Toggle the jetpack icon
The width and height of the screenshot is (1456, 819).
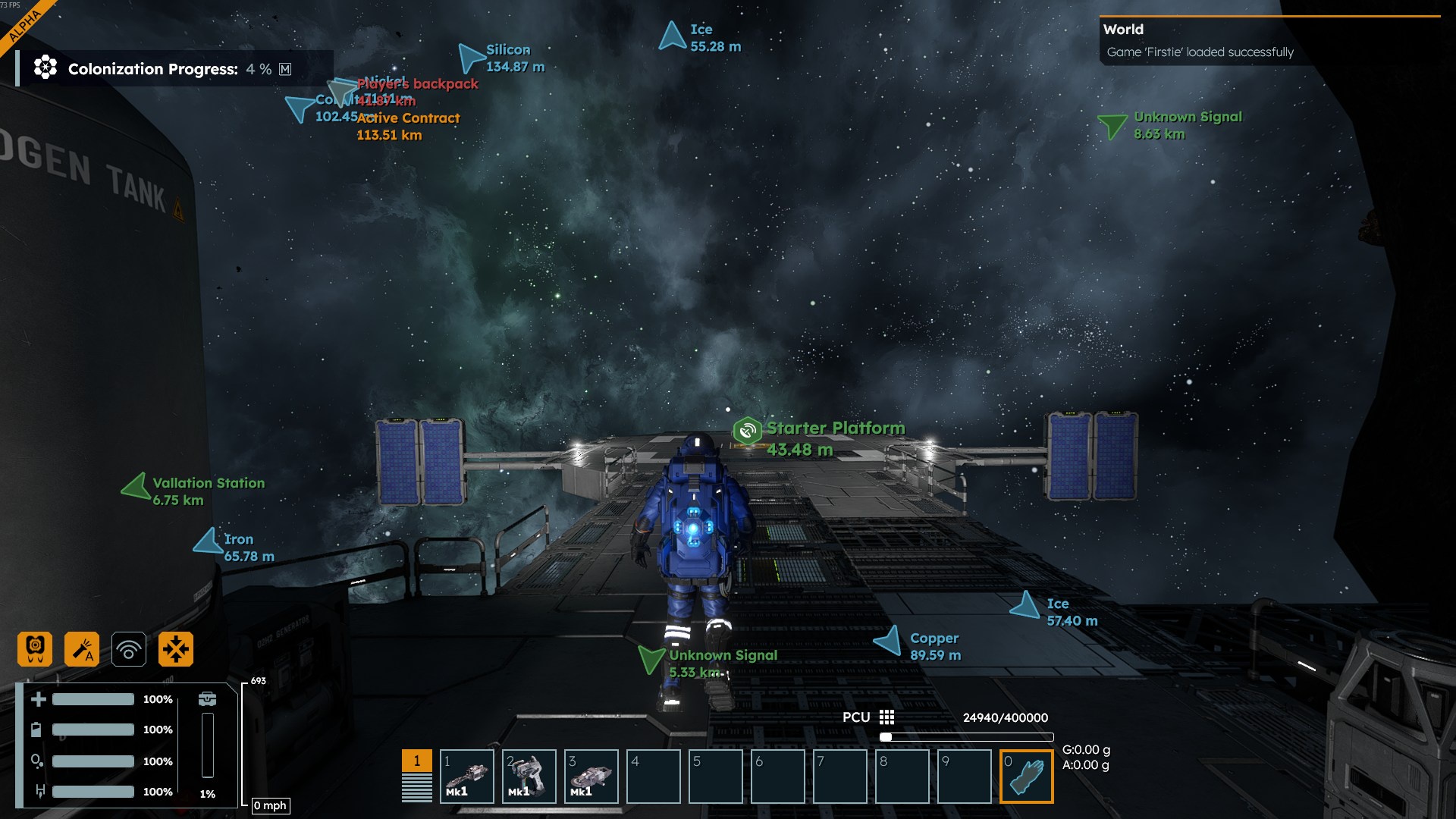pos(35,649)
